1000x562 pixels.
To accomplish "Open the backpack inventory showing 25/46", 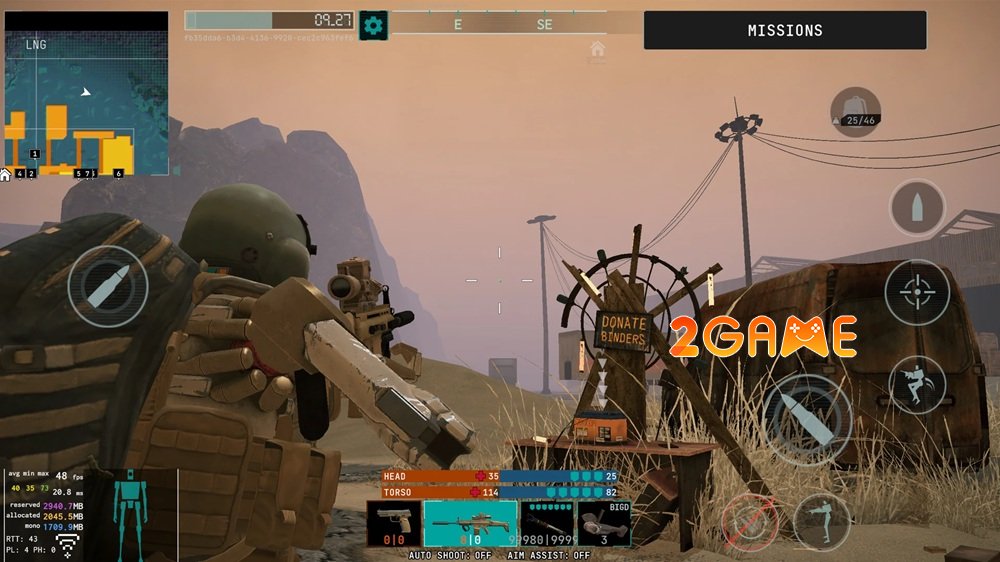I will click(x=855, y=112).
